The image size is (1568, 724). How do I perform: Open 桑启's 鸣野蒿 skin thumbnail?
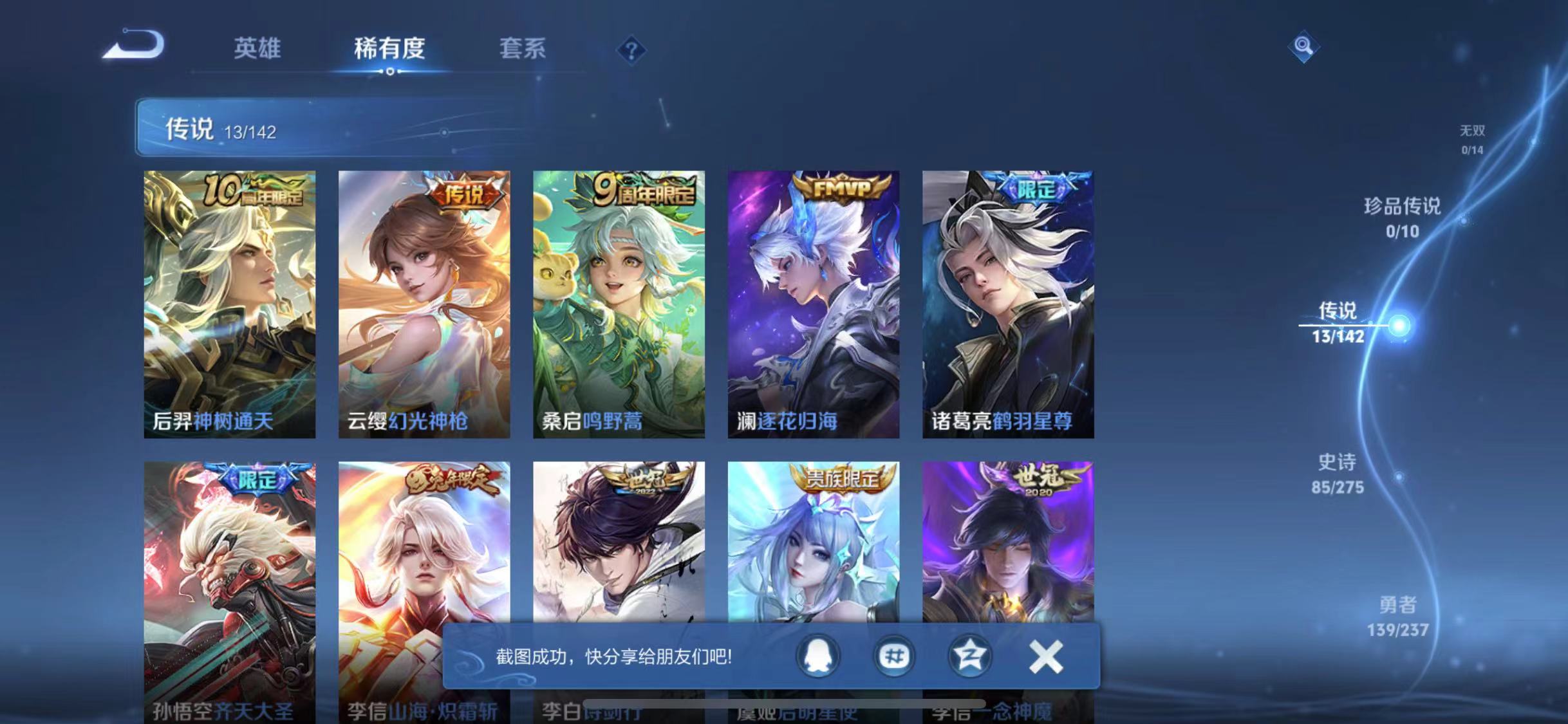click(619, 302)
